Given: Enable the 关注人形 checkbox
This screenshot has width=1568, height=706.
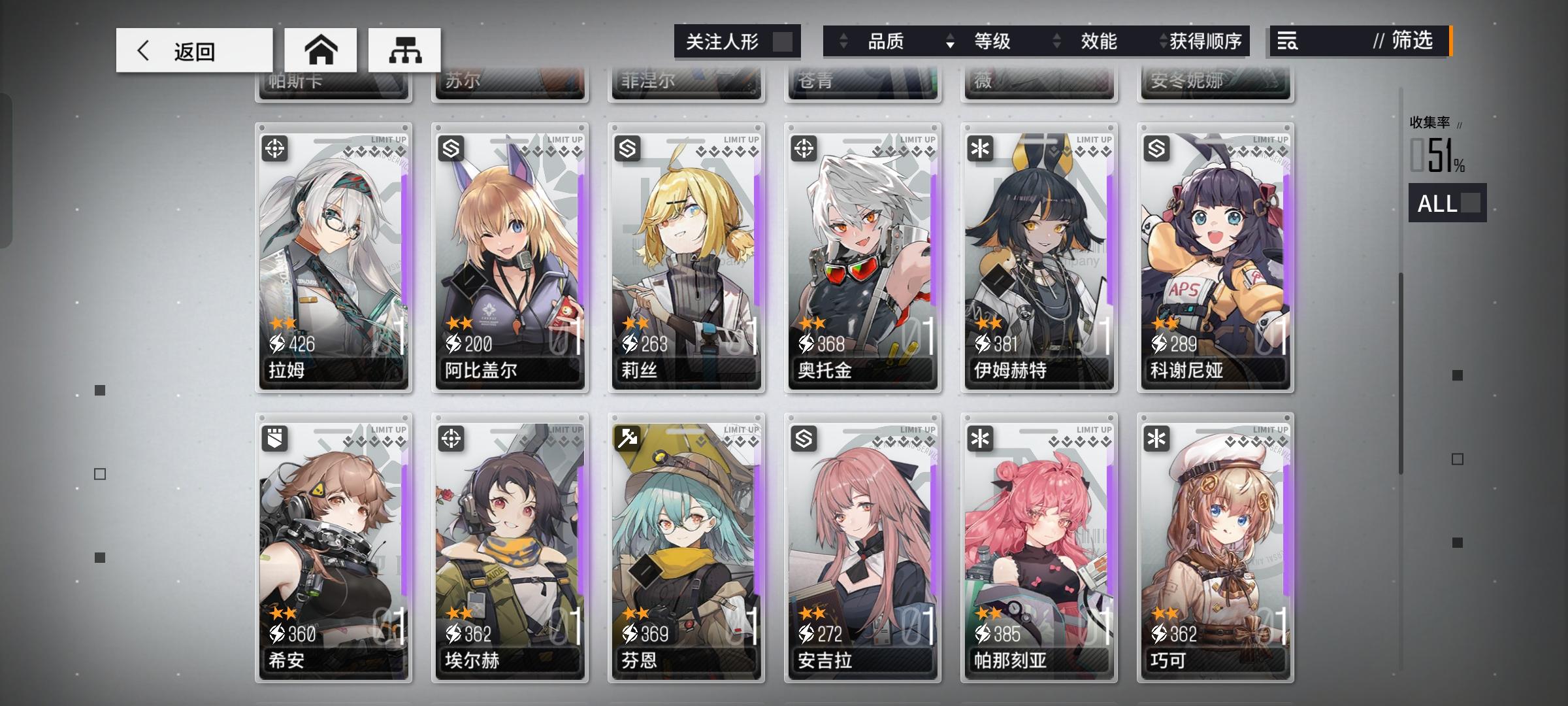Looking at the screenshot, I should [786, 41].
